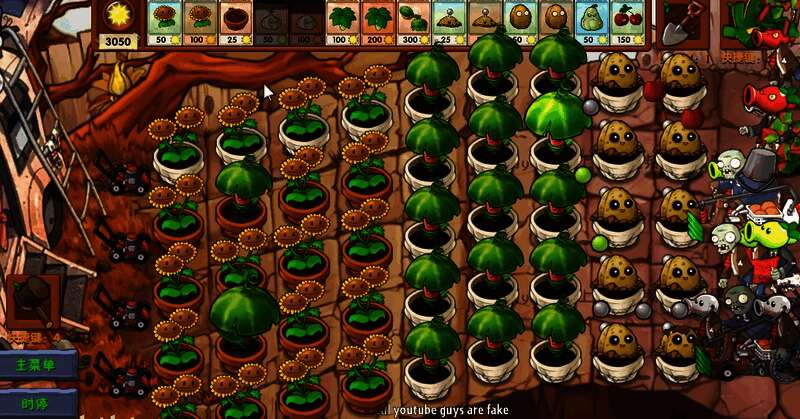Choose the flower pot seed packet

click(234, 23)
